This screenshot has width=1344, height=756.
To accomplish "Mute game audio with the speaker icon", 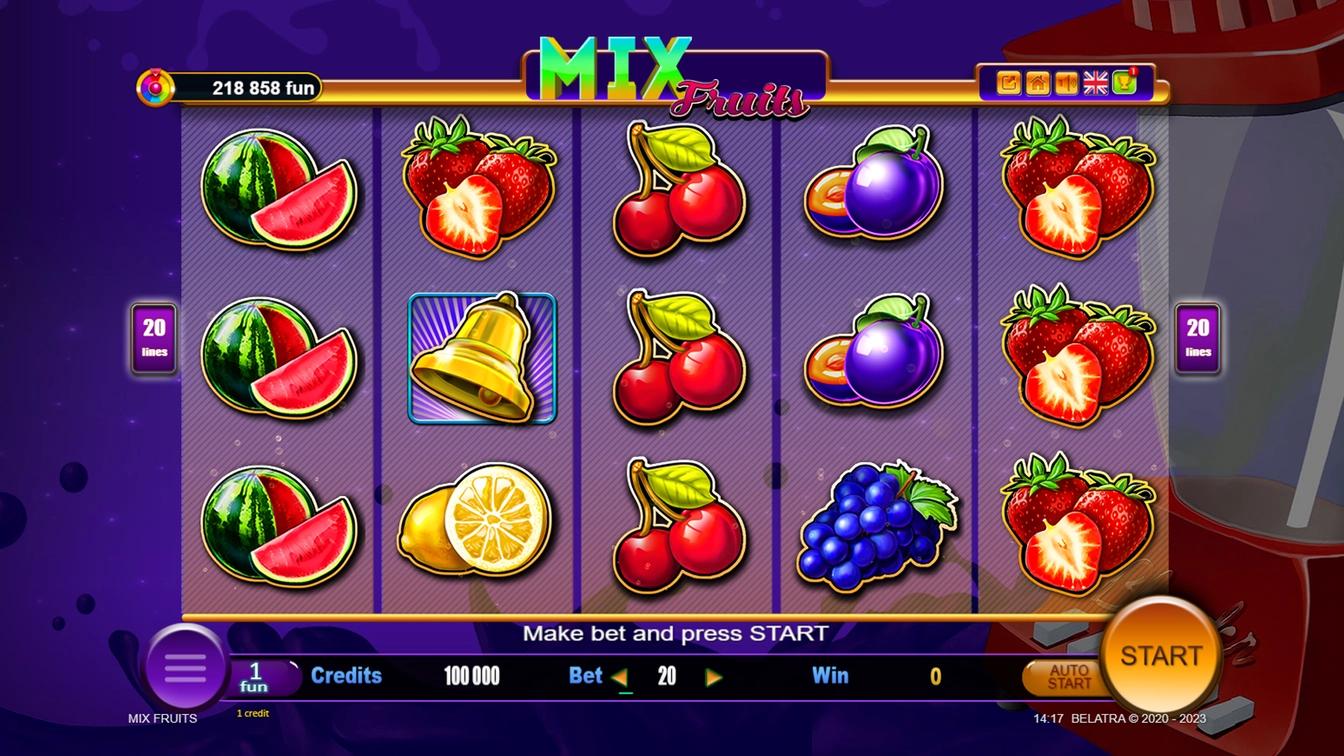I will 1066,82.
